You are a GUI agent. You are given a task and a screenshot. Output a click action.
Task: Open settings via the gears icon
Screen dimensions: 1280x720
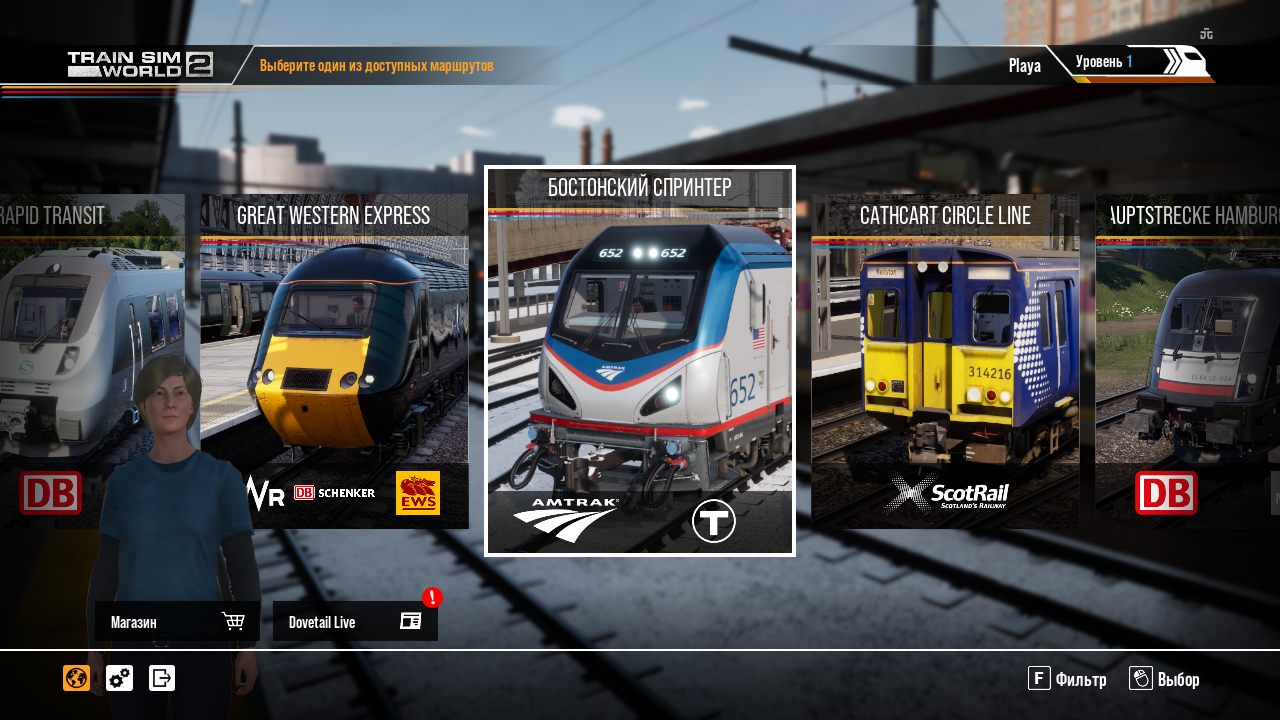119,678
